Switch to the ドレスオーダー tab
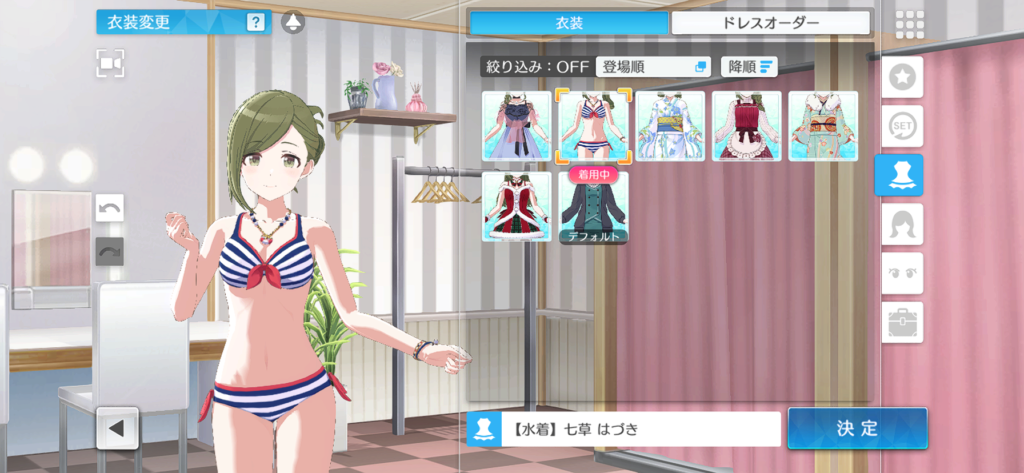Viewport: 1024px width, 473px height. point(770,22)
